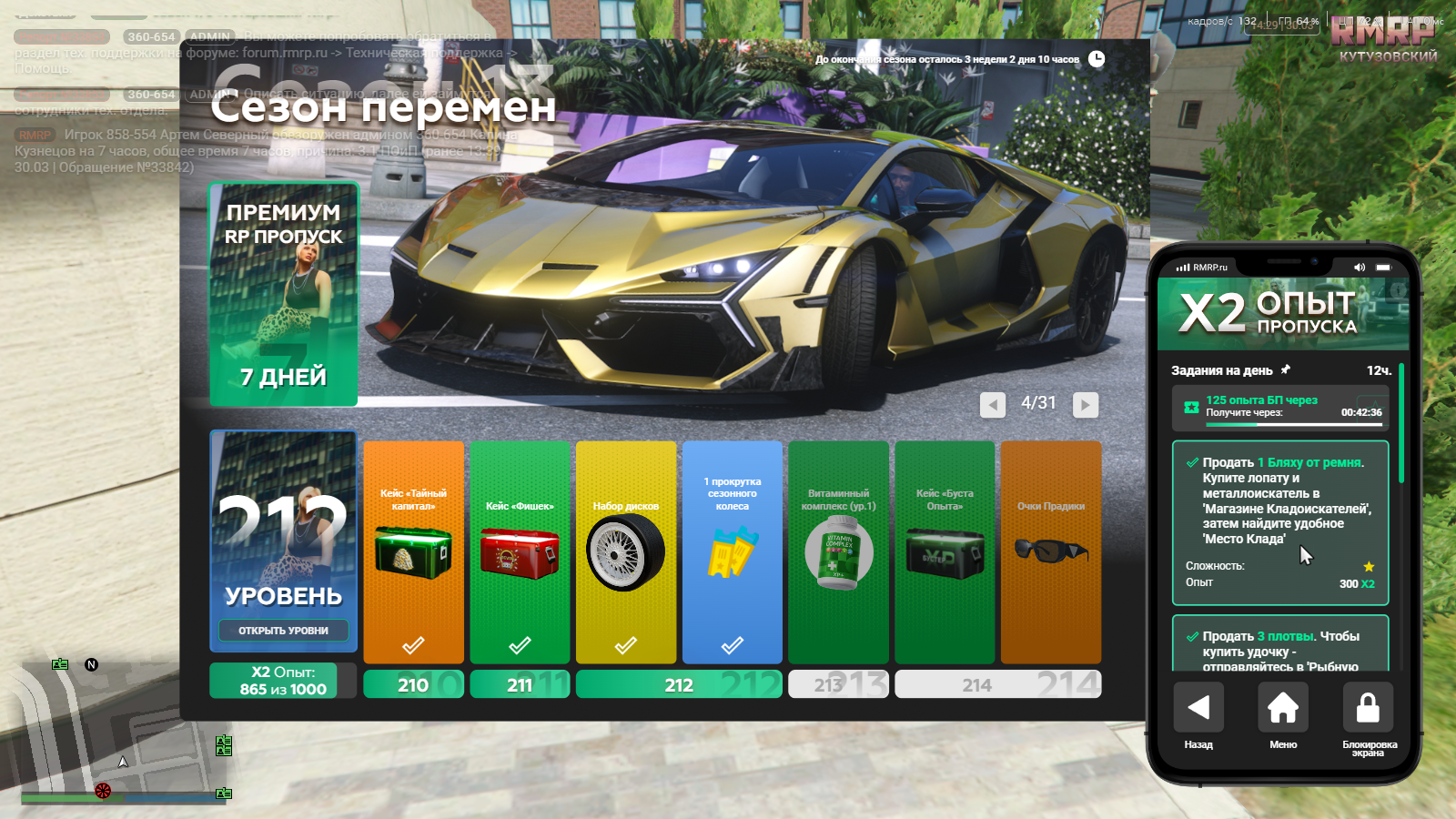1456x819 pixels.
Task: Go to the next reward page arrow
Action: (x=1085, y=405)
